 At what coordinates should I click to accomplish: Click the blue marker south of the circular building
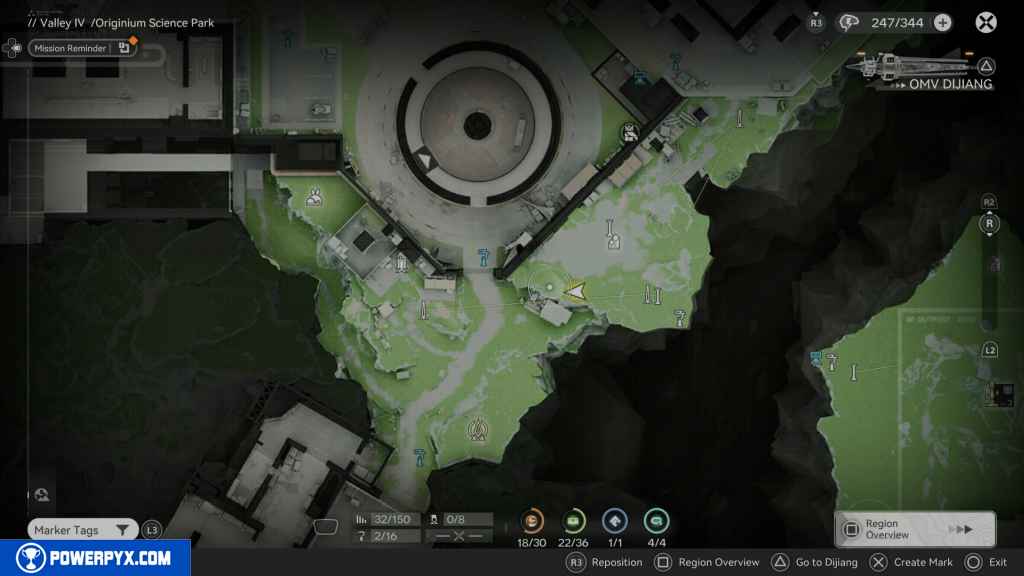484,254
